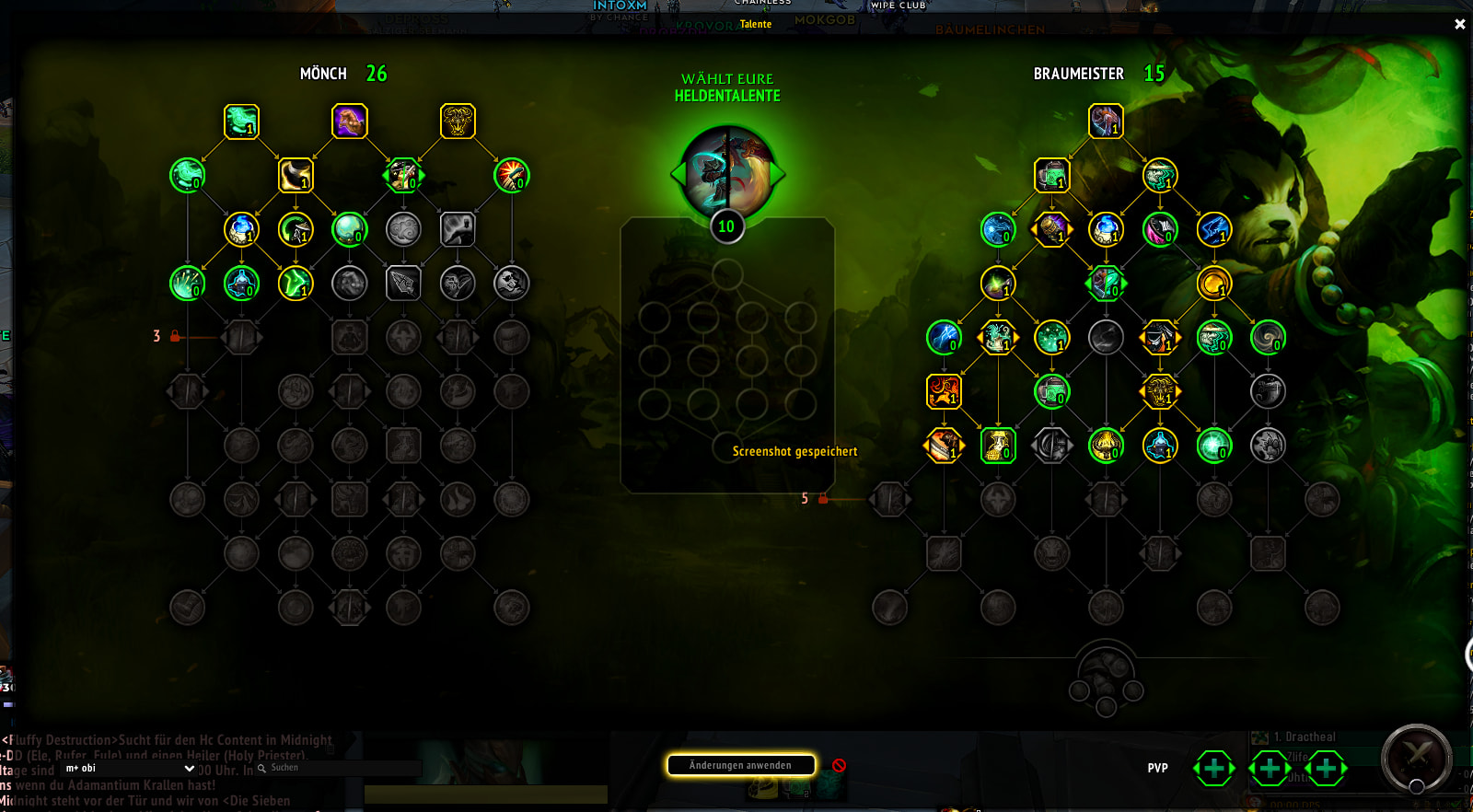The image size is (1473, 812).
Task: Select the blue wave square-framed talent
Action: point(1214,229)
